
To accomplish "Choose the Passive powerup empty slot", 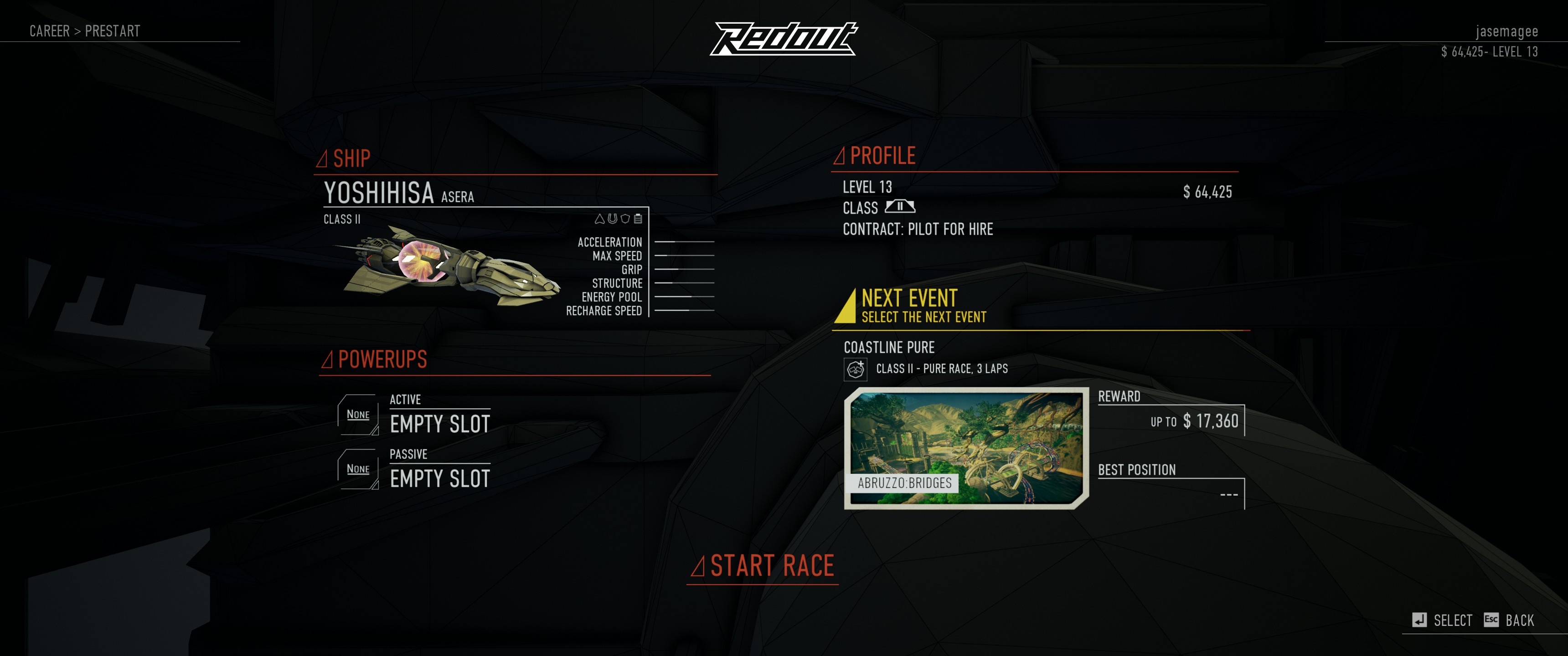I will pyautogui.click(x=439, y=478).
